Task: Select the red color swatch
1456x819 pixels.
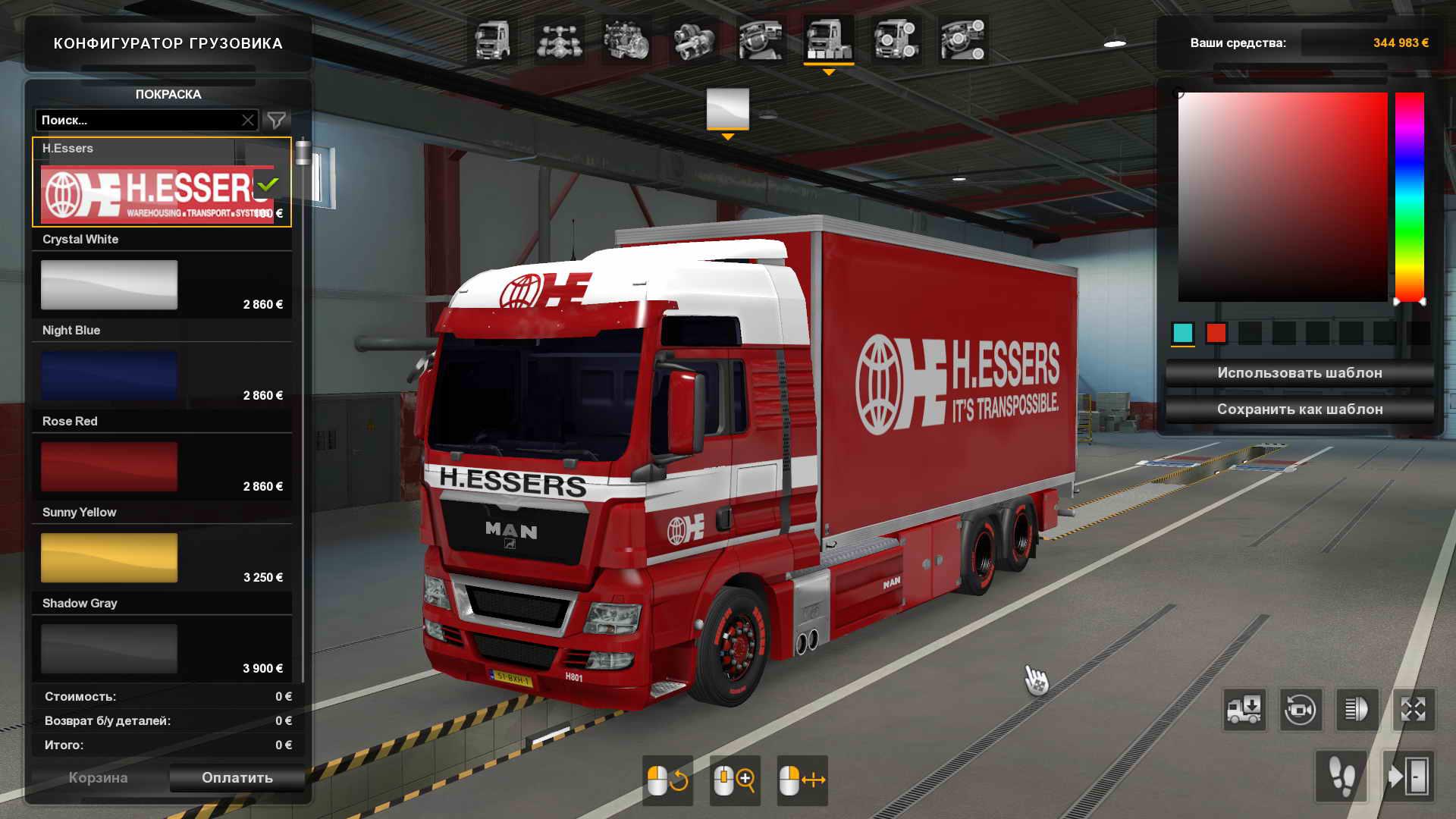Action: pyautogui.click(x=1216, y=333)
